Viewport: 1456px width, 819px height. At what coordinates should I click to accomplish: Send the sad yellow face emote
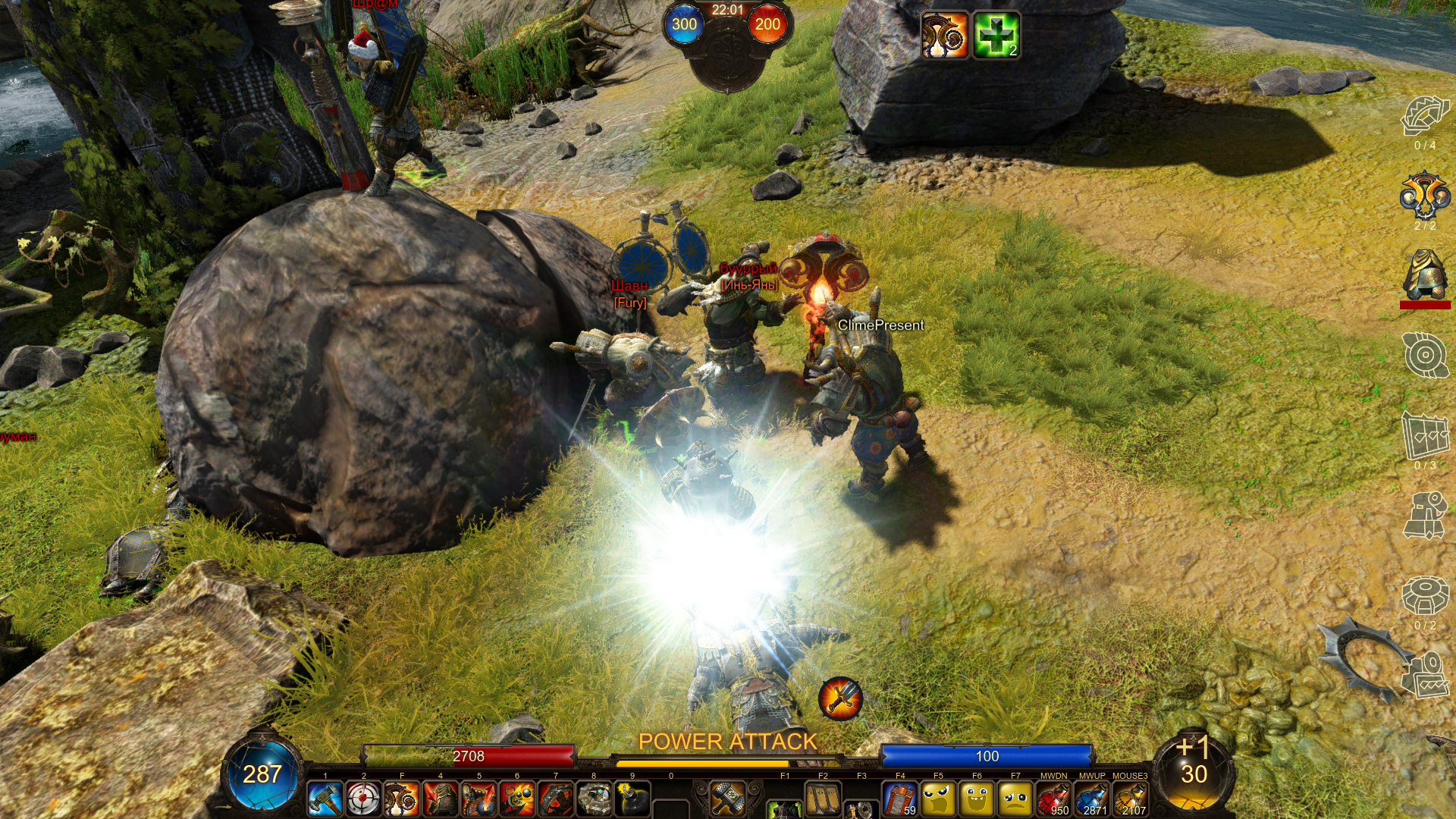coord(1015,799)
